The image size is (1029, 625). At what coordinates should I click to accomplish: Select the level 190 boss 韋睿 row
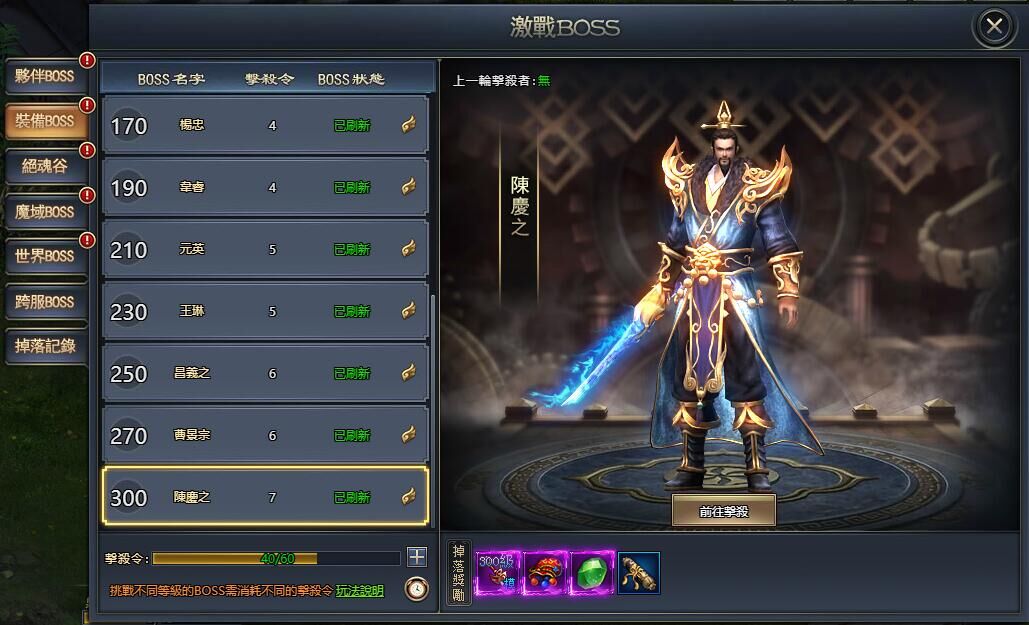point(265,187)
